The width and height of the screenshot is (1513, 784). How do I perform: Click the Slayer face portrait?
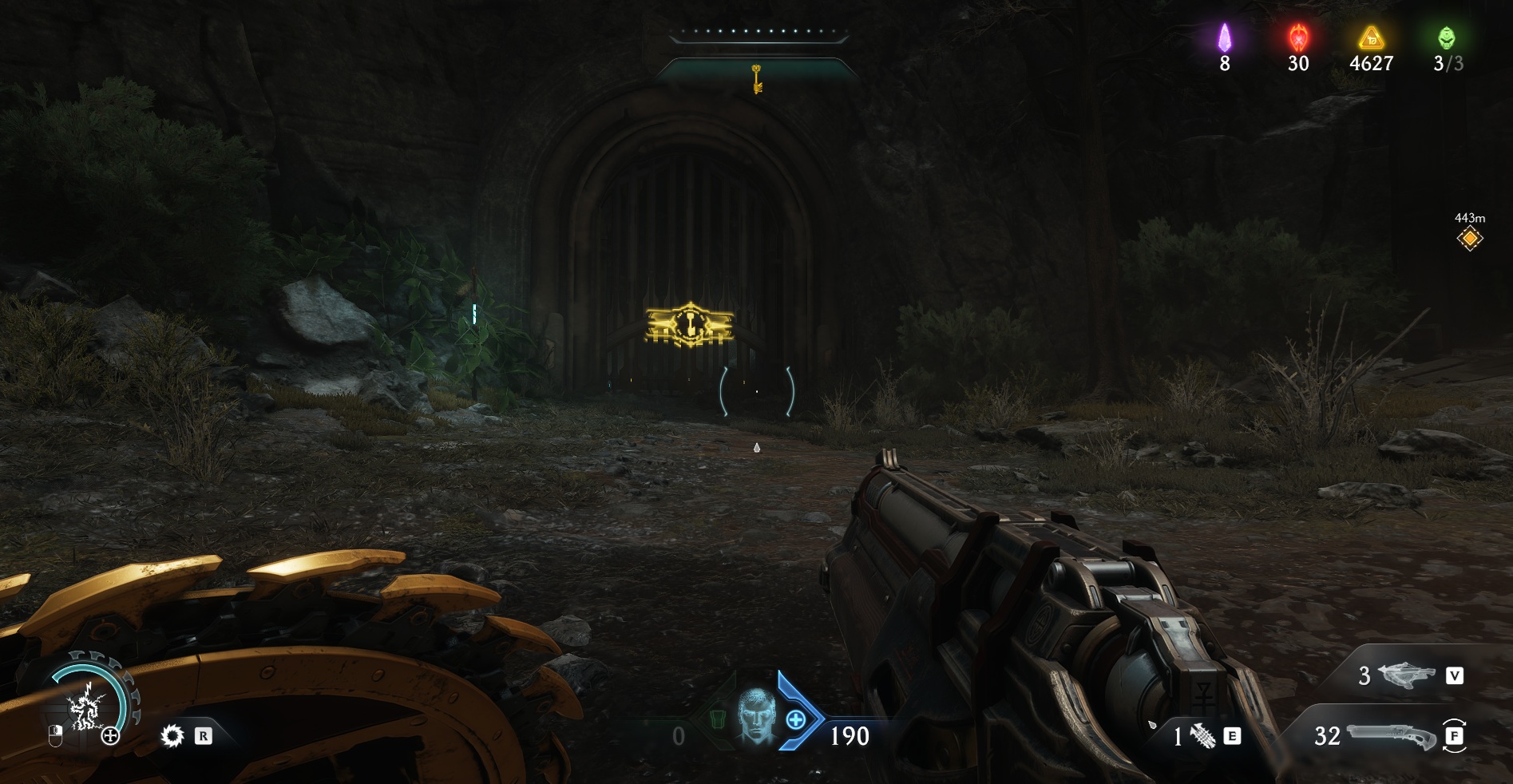coord(755,715)
